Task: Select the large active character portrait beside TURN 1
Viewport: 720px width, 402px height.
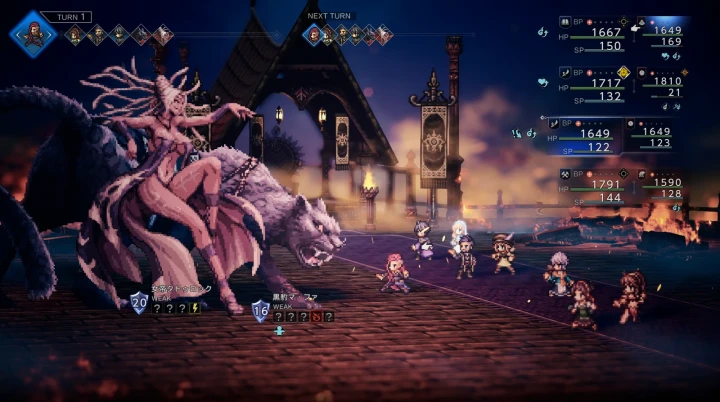Action: (33, 32)
